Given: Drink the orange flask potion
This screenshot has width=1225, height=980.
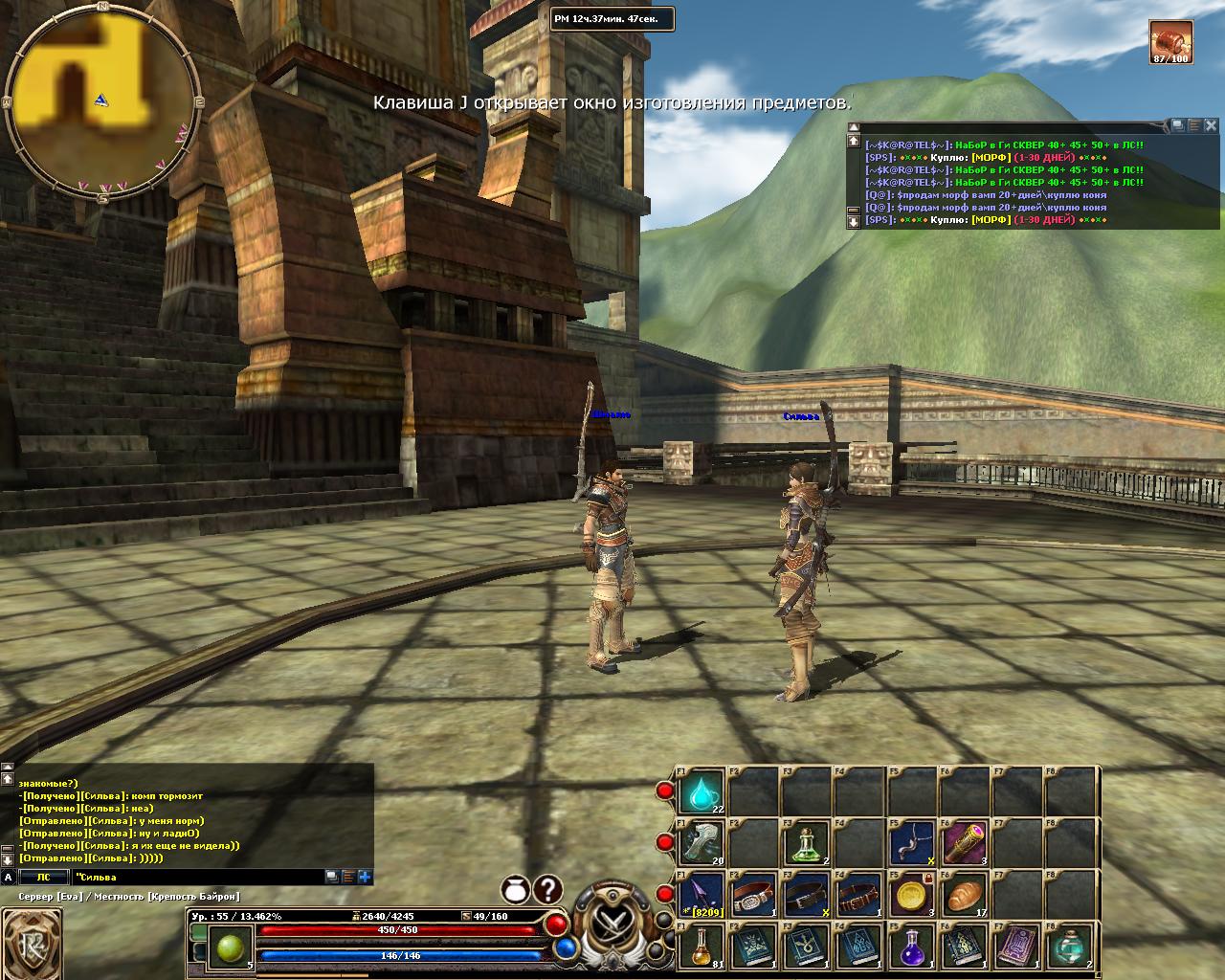Looking at the screenshot, I should (701, 947).
